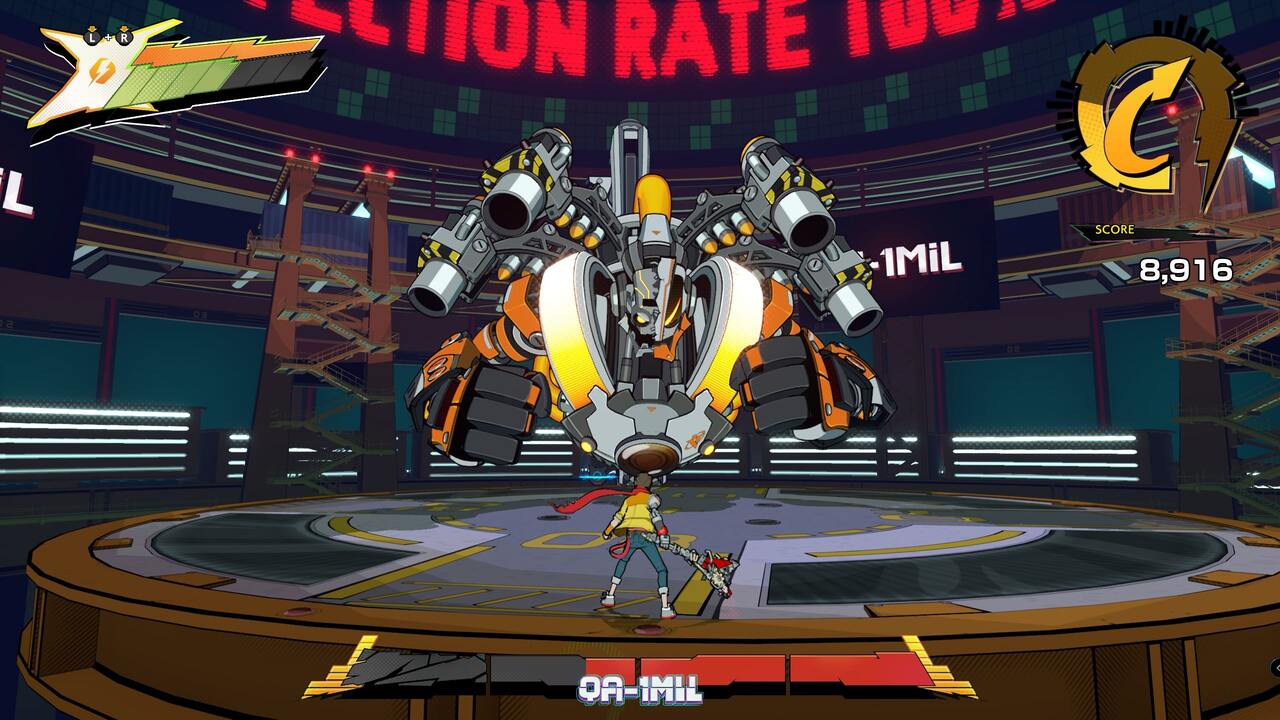Toggle the red warning light behind the rank badge

(1173, 109)
